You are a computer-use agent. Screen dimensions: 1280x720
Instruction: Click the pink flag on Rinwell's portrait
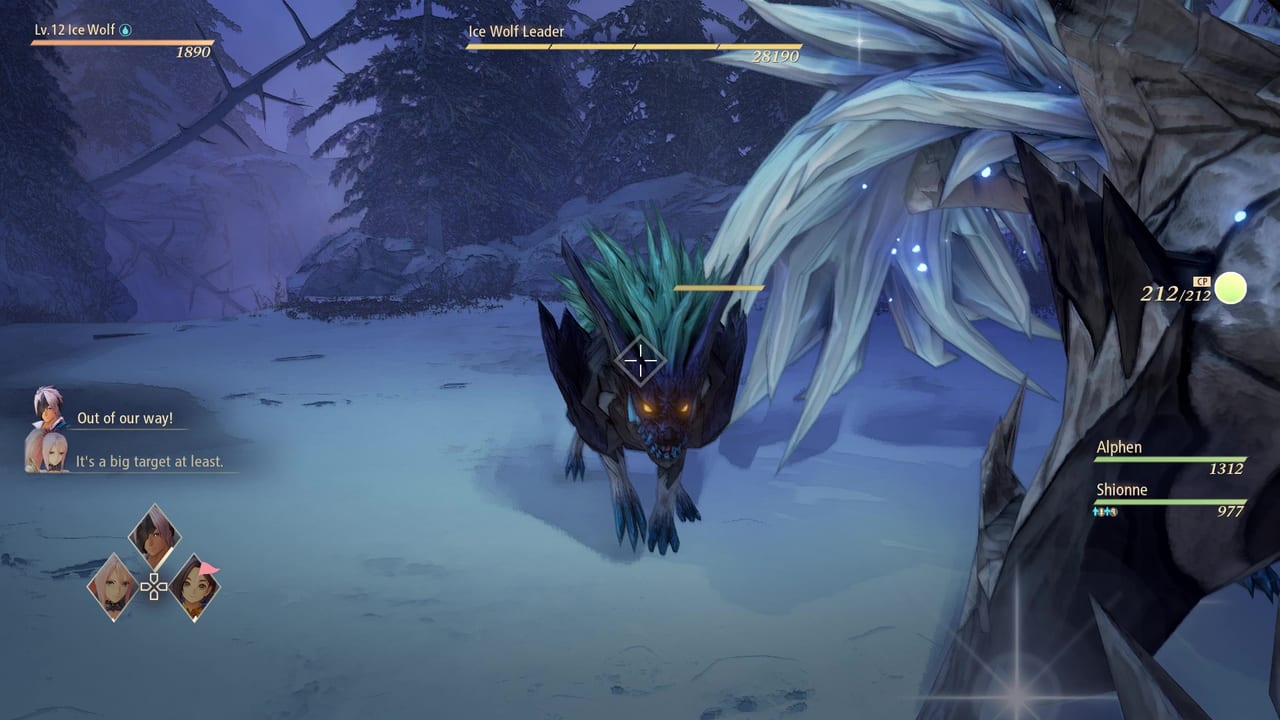pos(208,569)
